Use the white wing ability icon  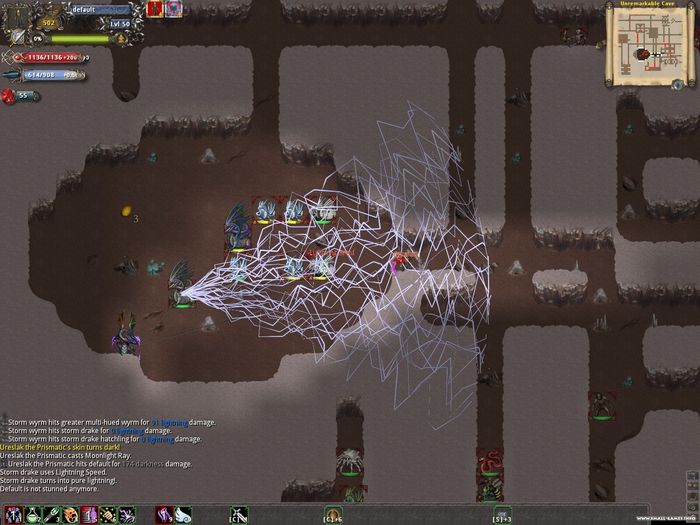coord(181,515)
